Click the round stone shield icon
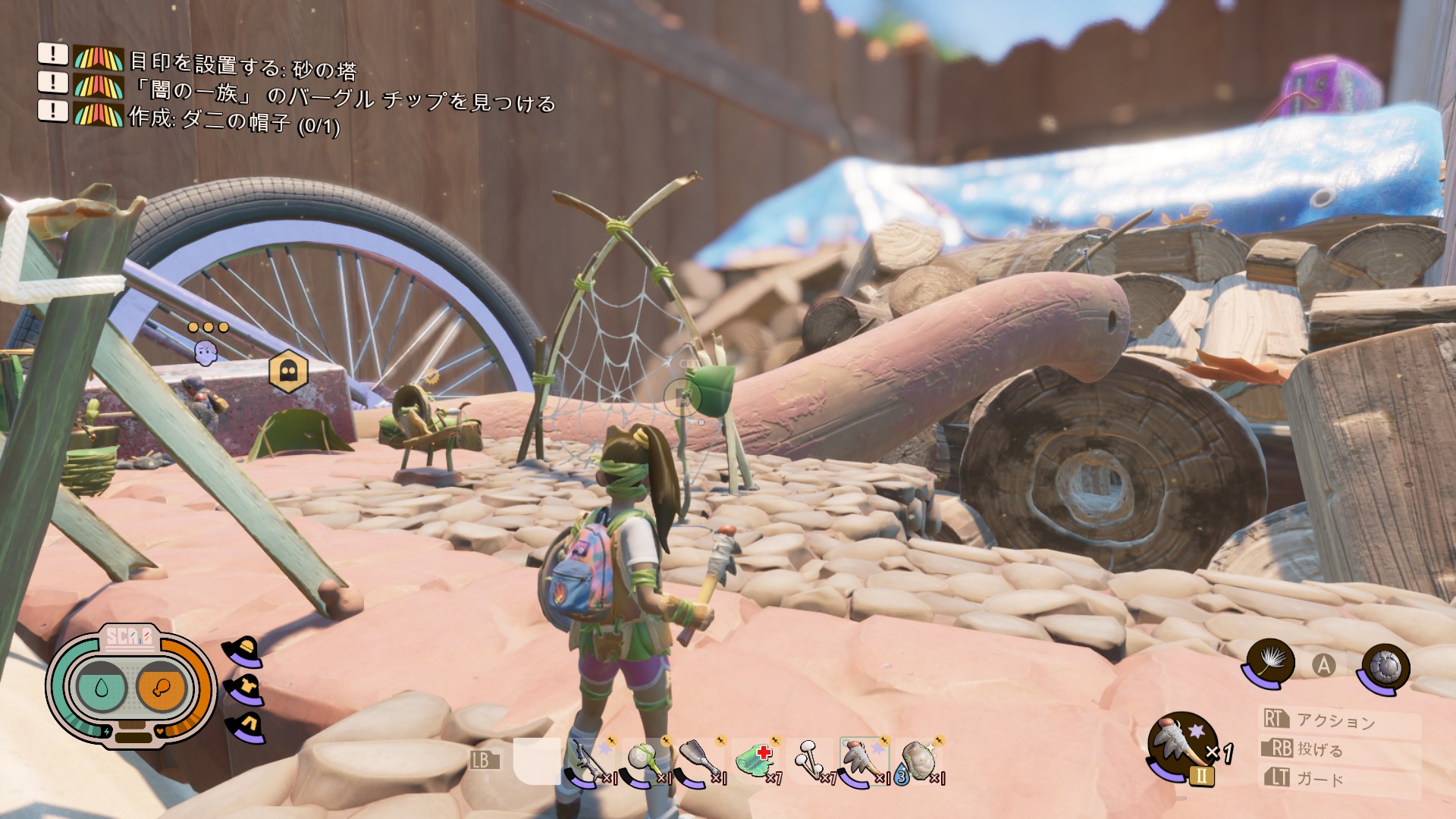Screen dimensions: 1456x819 [x=1385, y=667]
